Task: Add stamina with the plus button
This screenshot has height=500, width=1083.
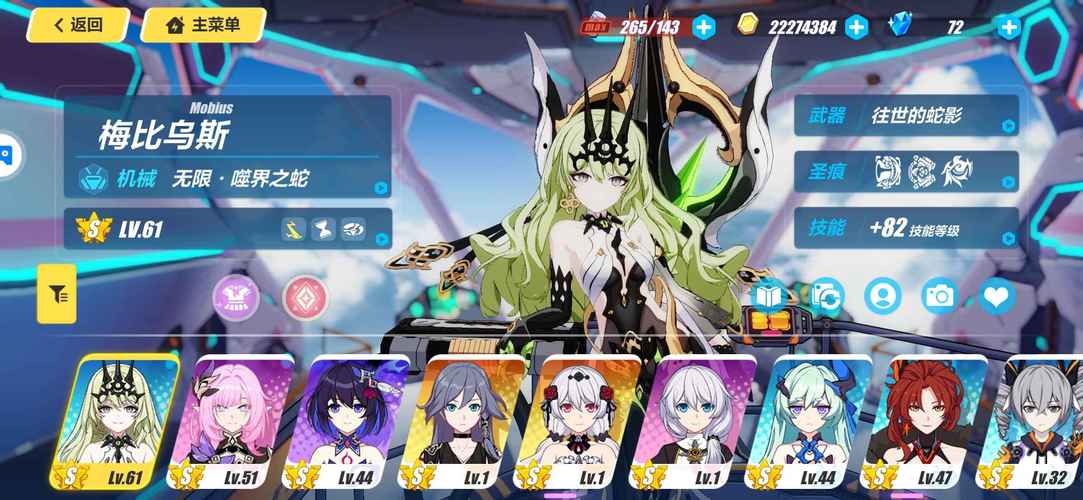Action: click(x=704, y=27)
